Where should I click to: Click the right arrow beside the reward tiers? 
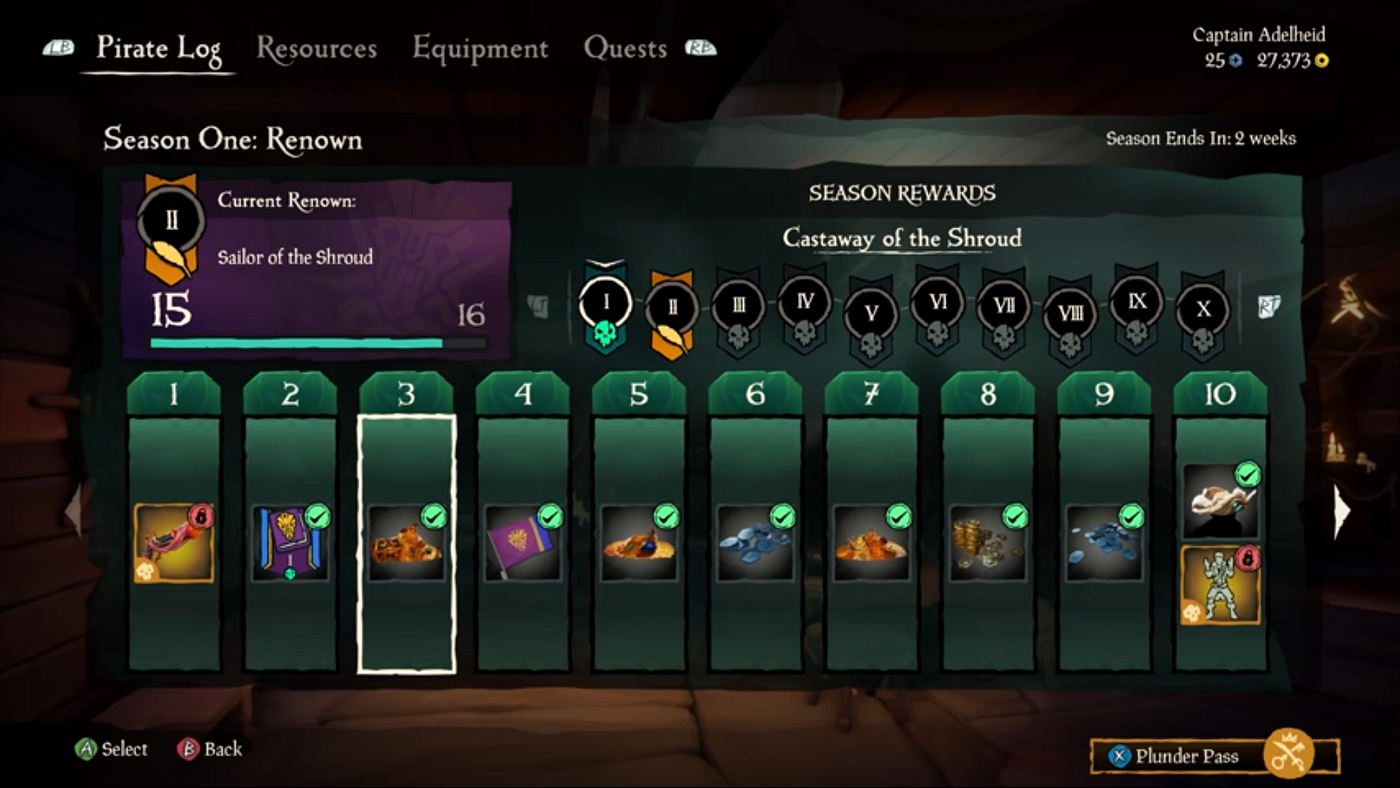[1342, 510]
